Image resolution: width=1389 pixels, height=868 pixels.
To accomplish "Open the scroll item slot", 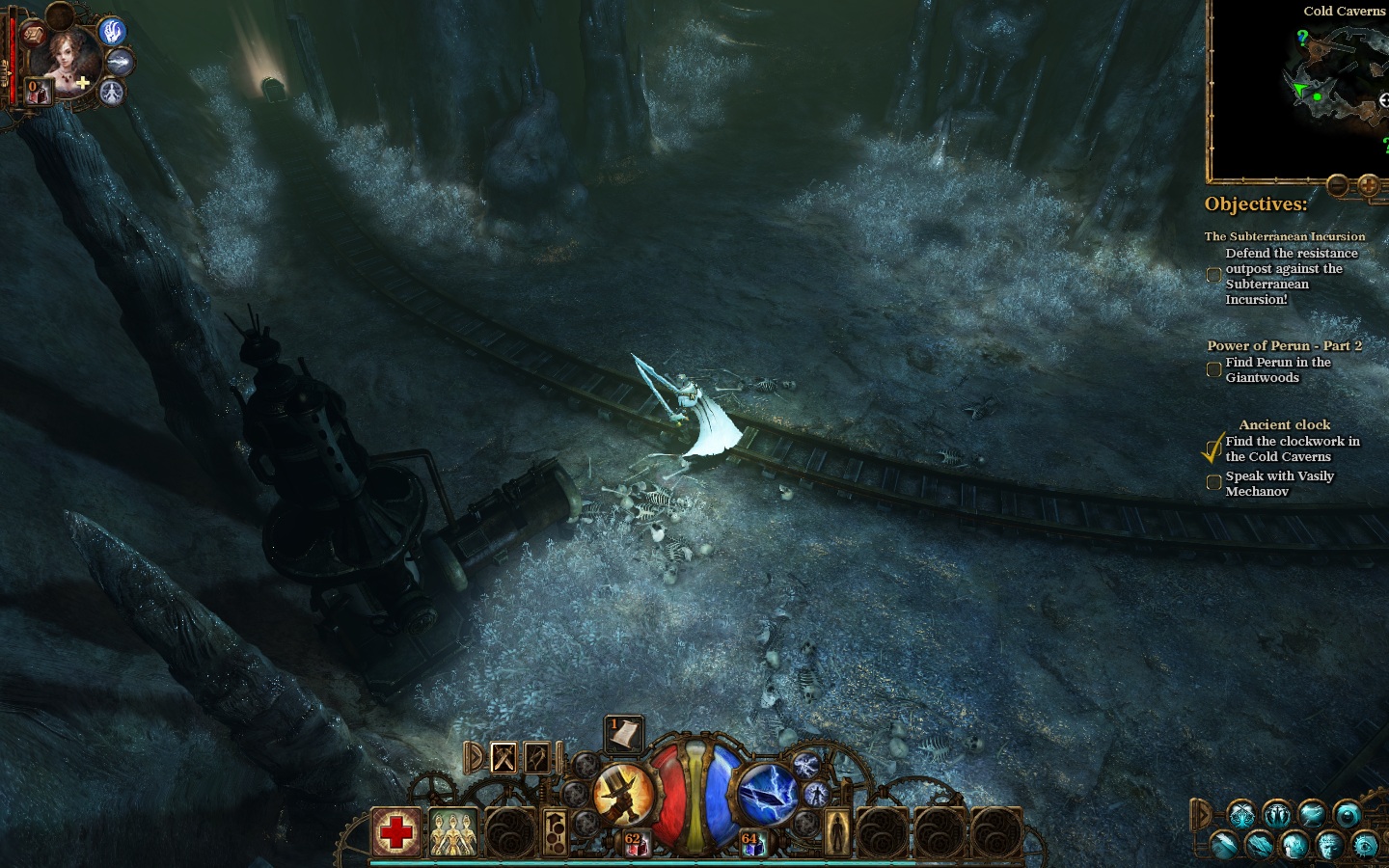I will click(x=623, y=735).
